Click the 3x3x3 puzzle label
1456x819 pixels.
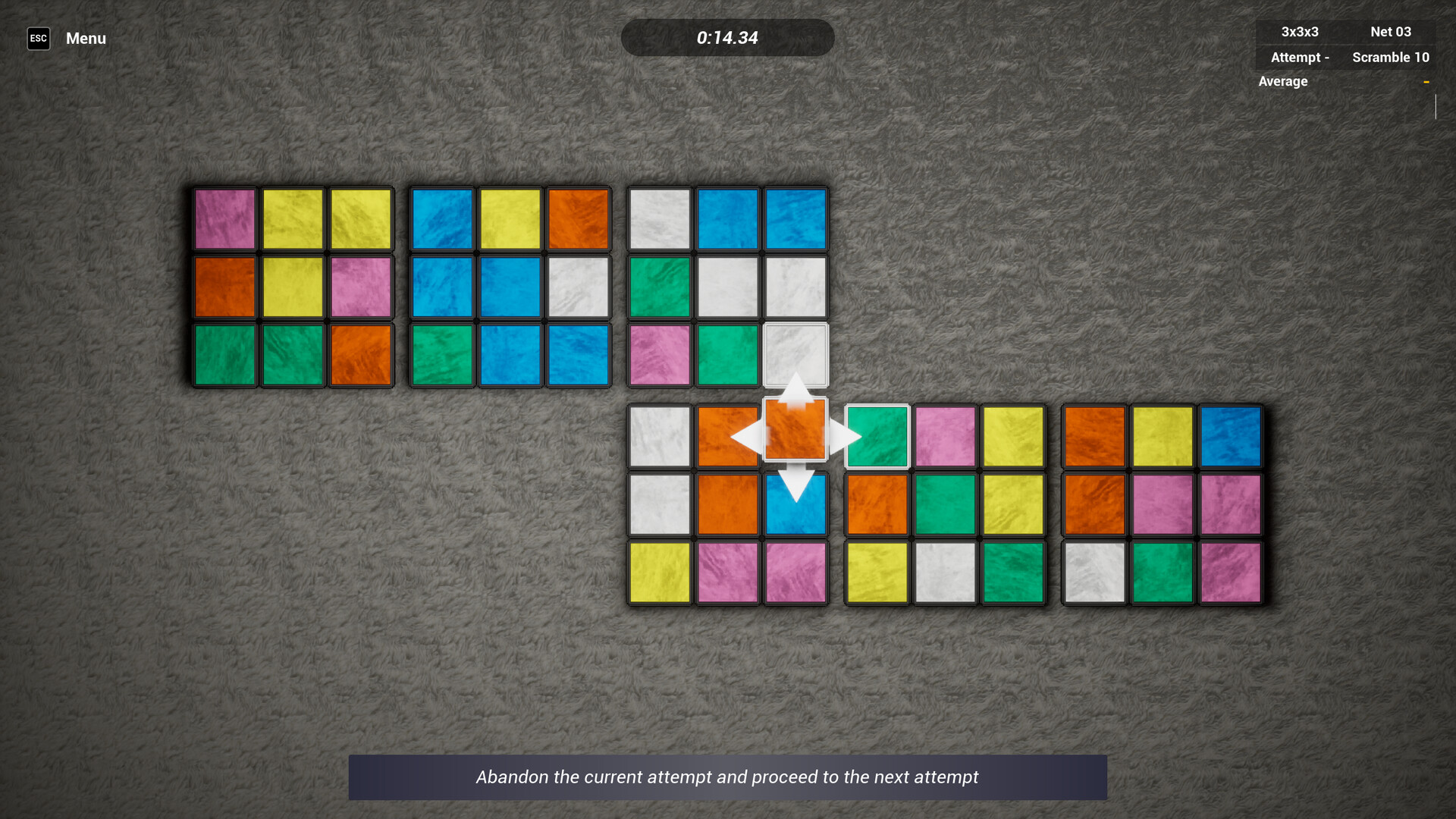click(1299, 32)
